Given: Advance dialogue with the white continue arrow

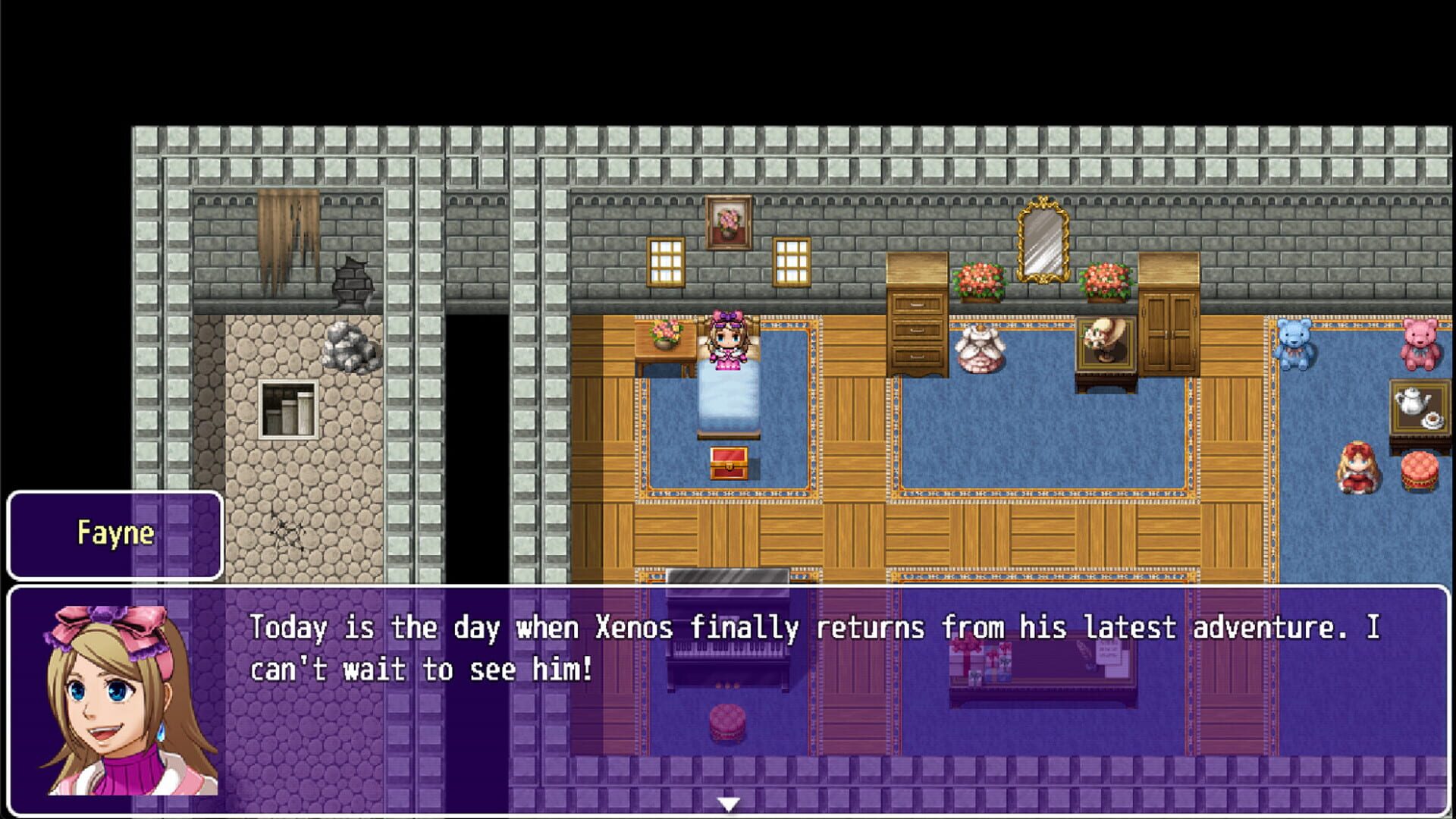Looking at the screenshot, I should point(728,804).
